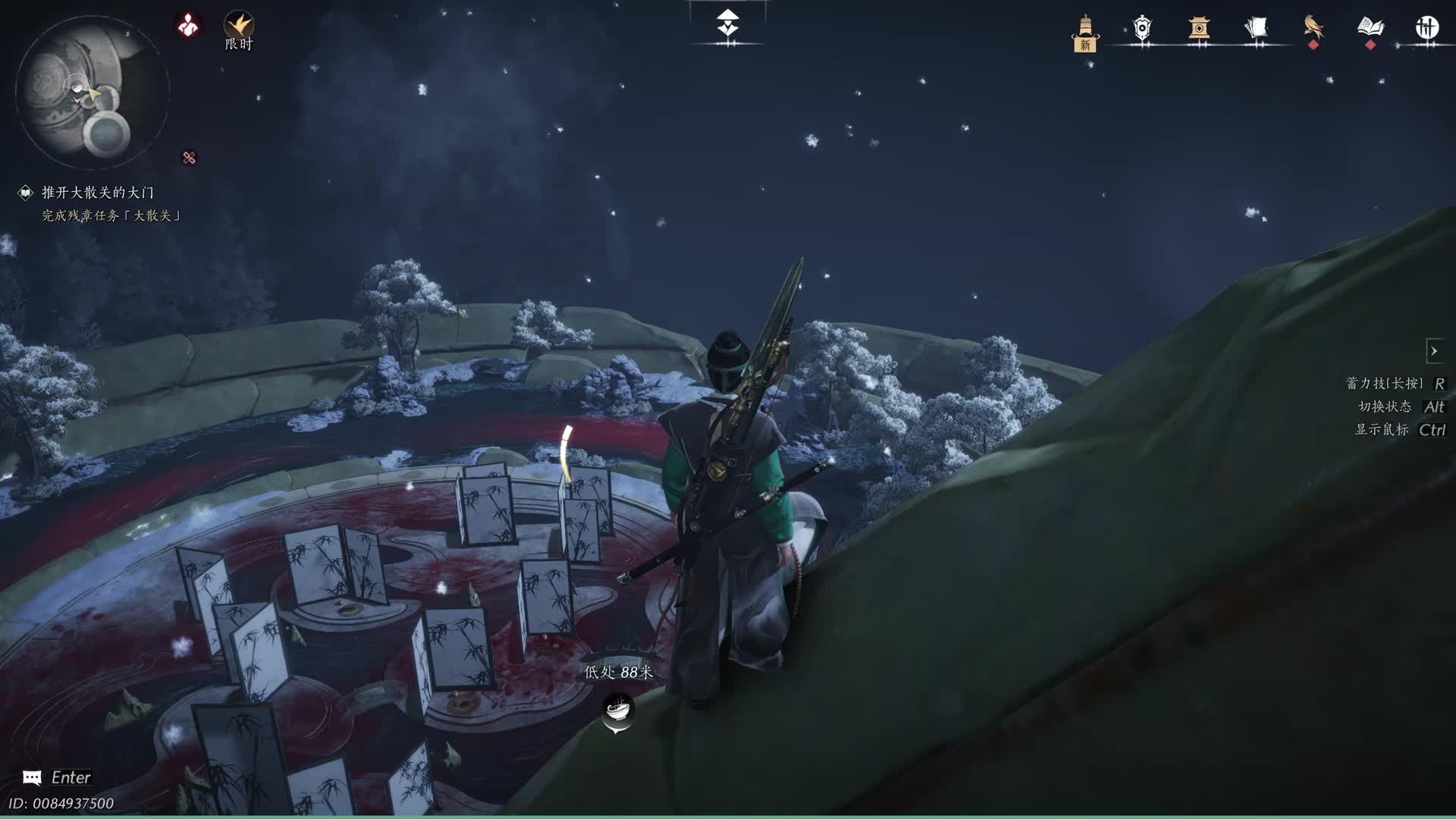Viewport: 1456px width, 819px height.
Task: Collapse the key hints panel arrow
Action: [x=1434, y=351]
